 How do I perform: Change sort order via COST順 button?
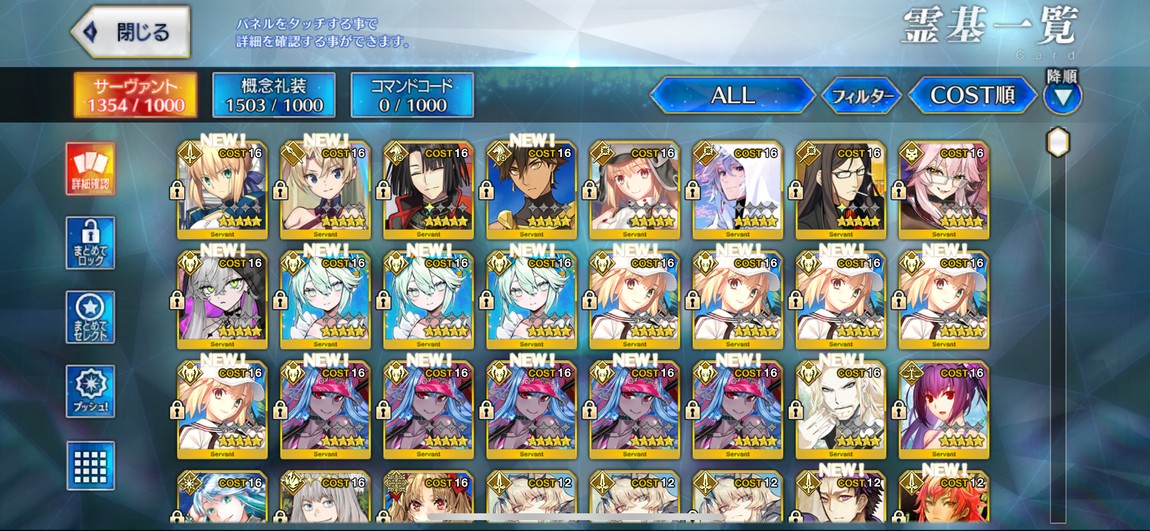click(972, 96)
